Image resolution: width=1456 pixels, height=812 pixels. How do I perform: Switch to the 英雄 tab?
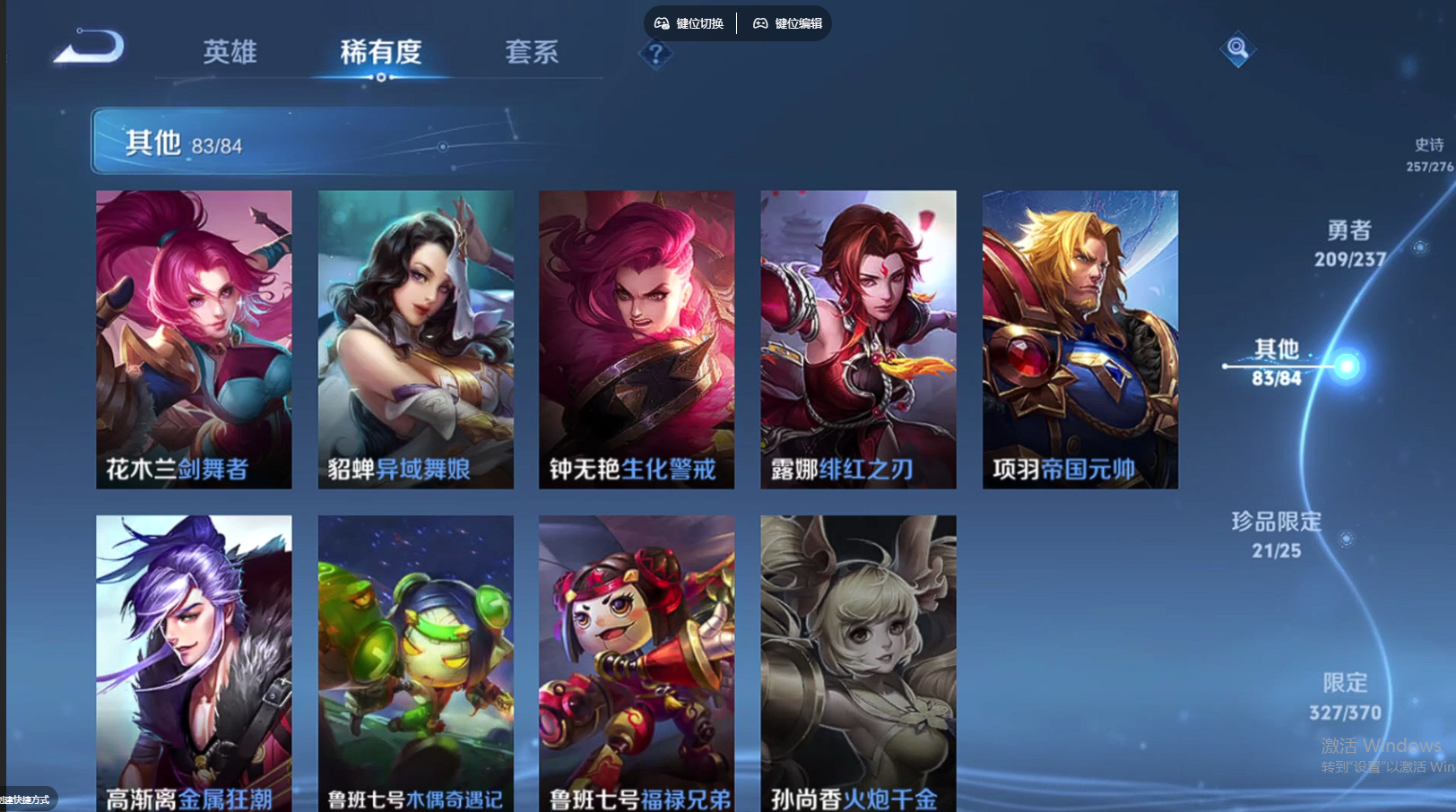(x=230, y=52)
